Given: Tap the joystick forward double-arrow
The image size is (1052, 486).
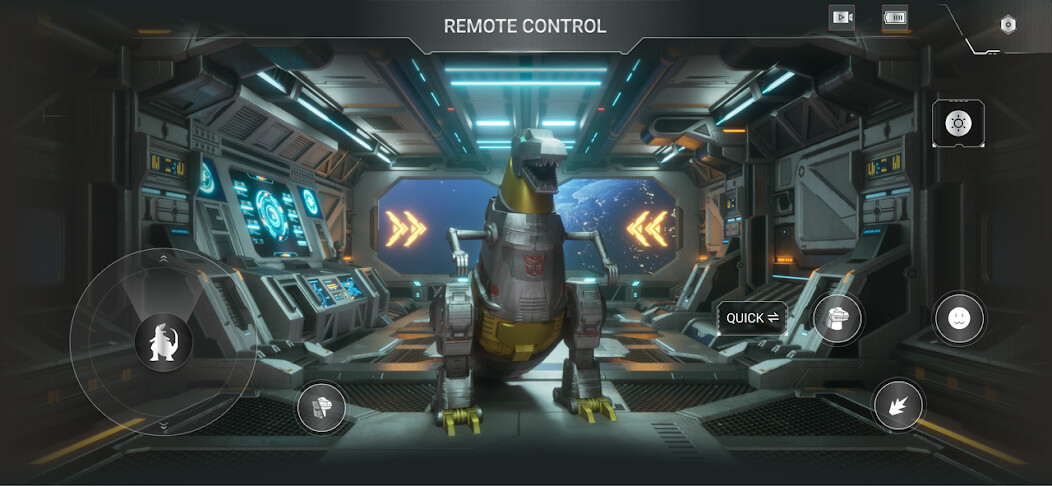Looking at the screenshot, I should point(163,258).
